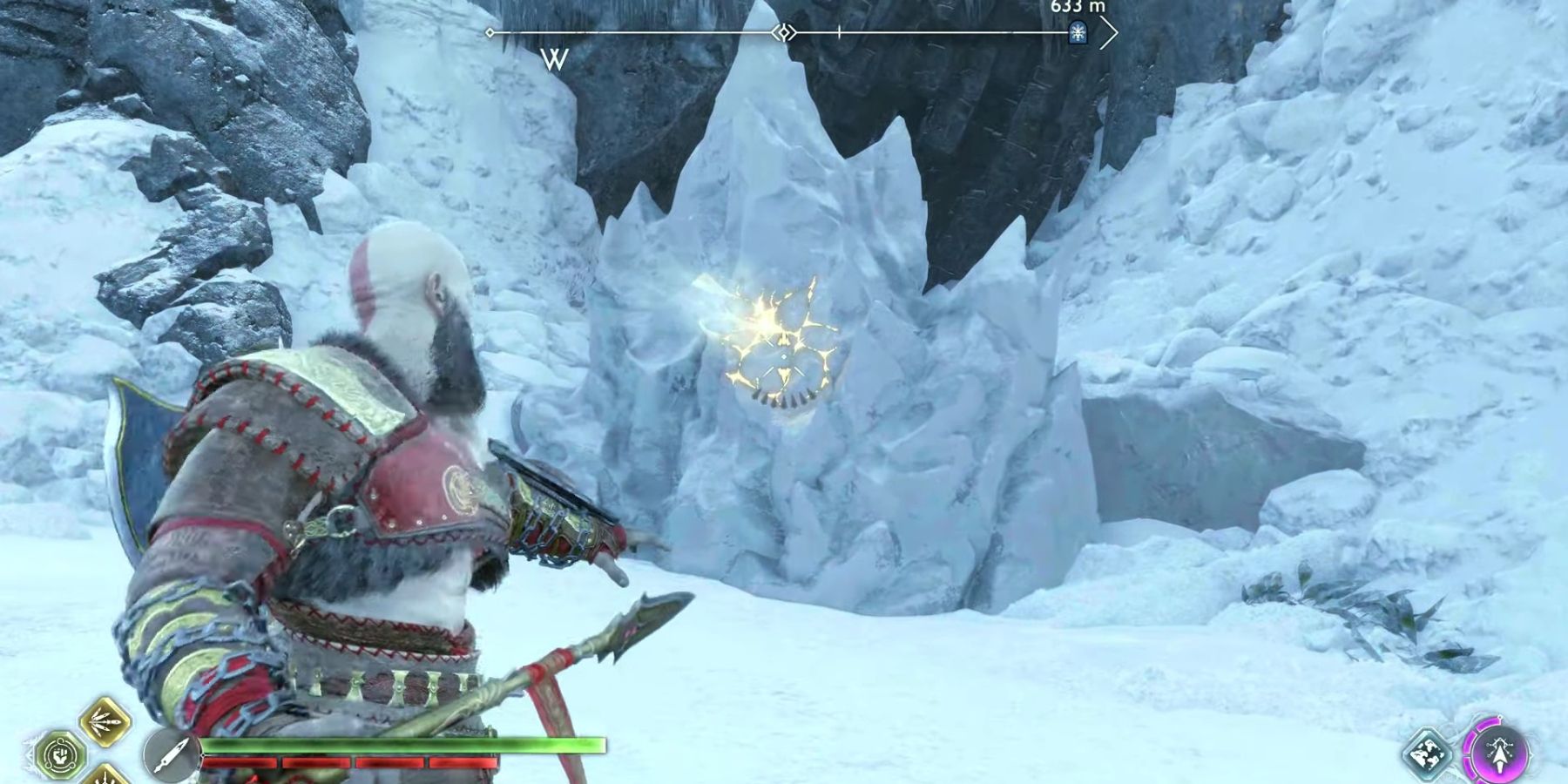The image size is (1568, 784).
Task: Click the small diamond at the compass's left end
Action: [490, 32]
